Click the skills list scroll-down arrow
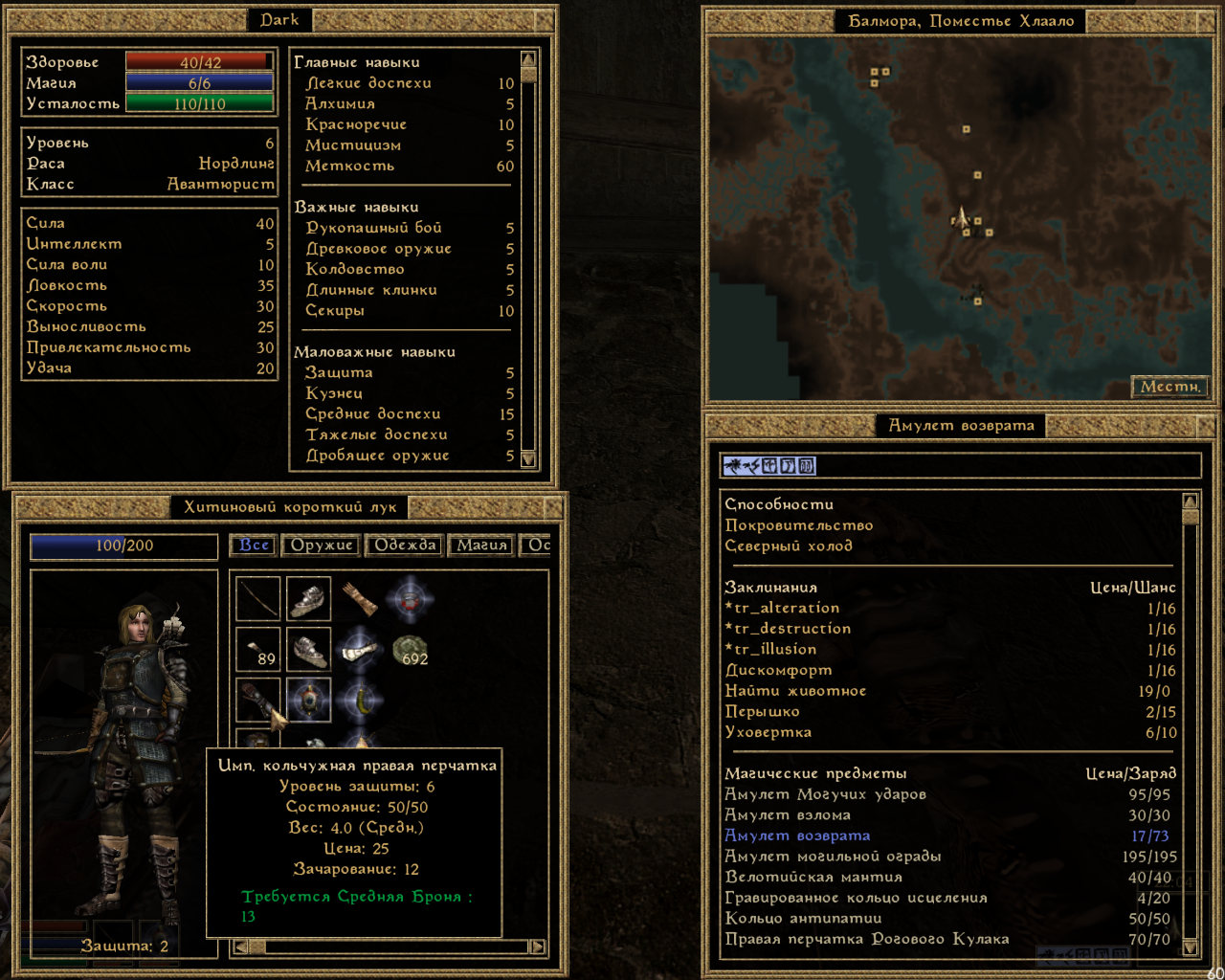 [x=528, y=459]
